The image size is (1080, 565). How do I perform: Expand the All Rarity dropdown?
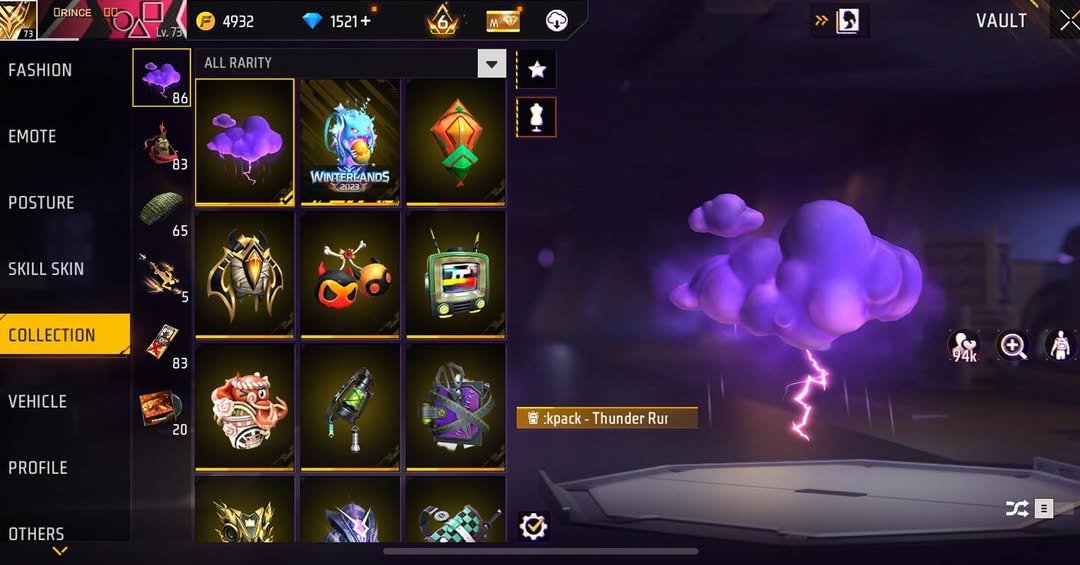point(491,64)
